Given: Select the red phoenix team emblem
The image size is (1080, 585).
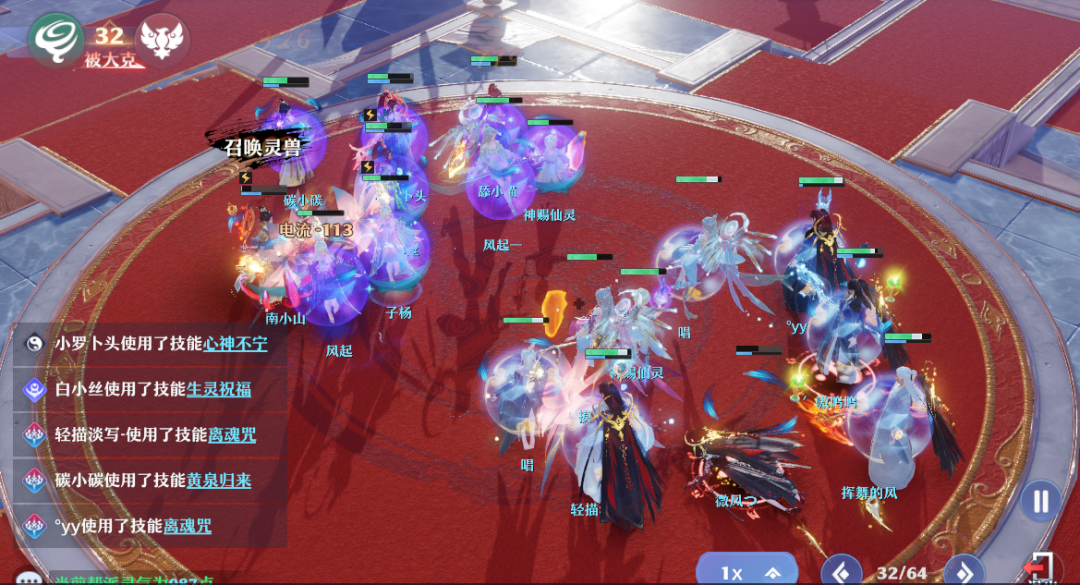Looking at the screenshot, I should point(162,38).
